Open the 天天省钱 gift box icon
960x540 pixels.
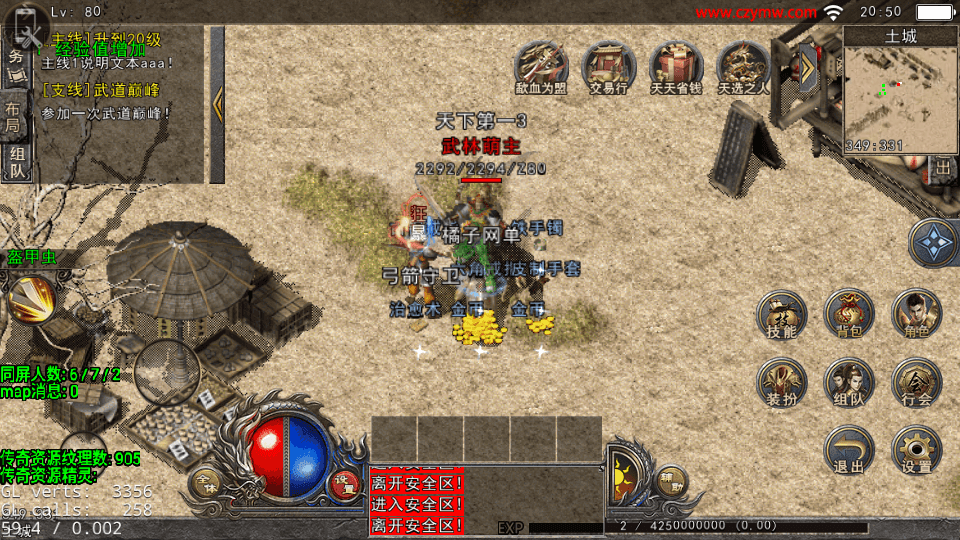tap(677, 67)
